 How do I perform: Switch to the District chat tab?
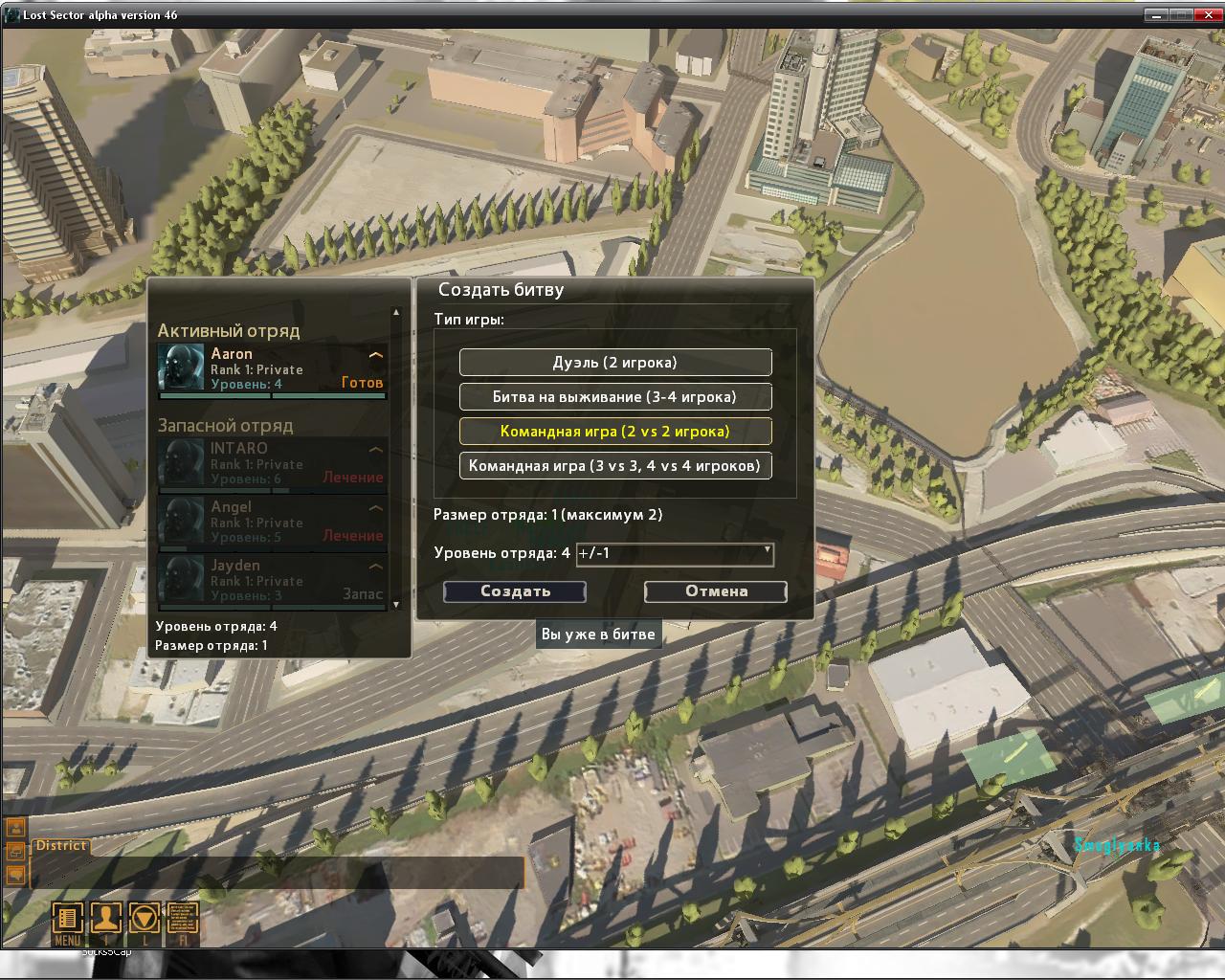(61, 846)
